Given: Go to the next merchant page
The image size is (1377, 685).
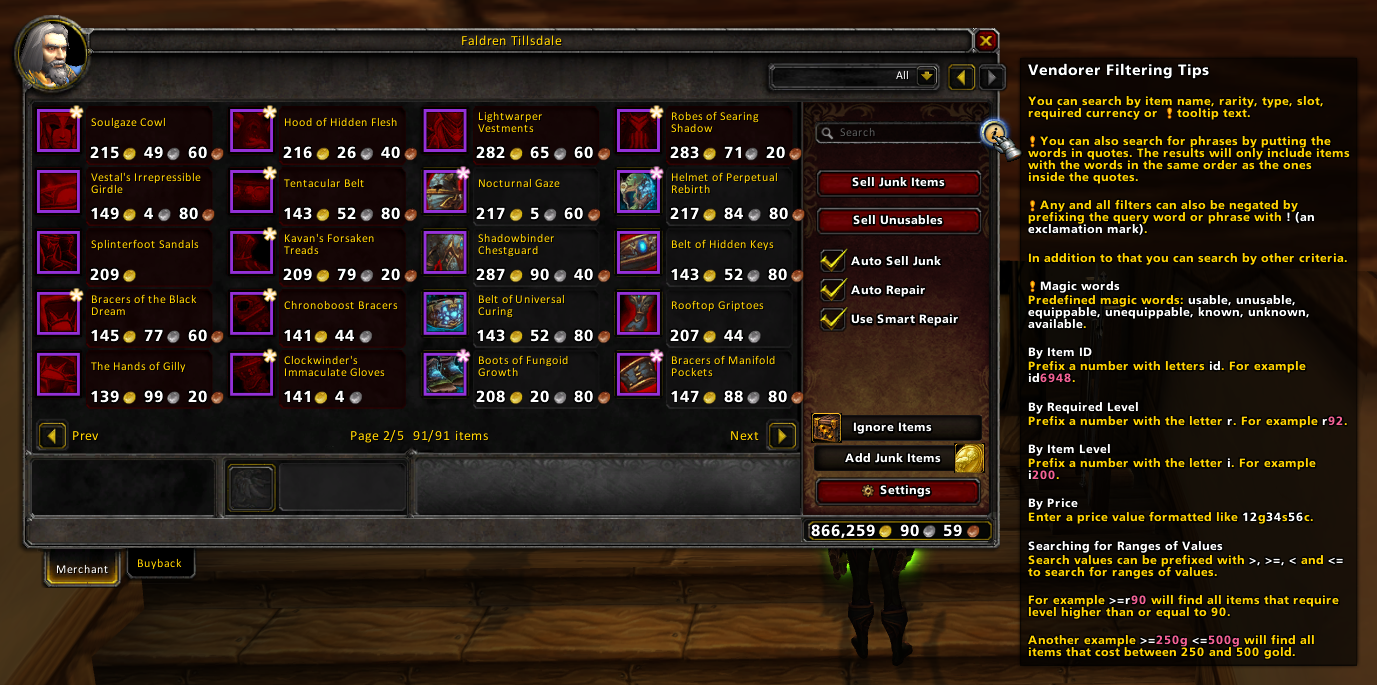Looking at the screenshot, I should click(x=781, y=436).
